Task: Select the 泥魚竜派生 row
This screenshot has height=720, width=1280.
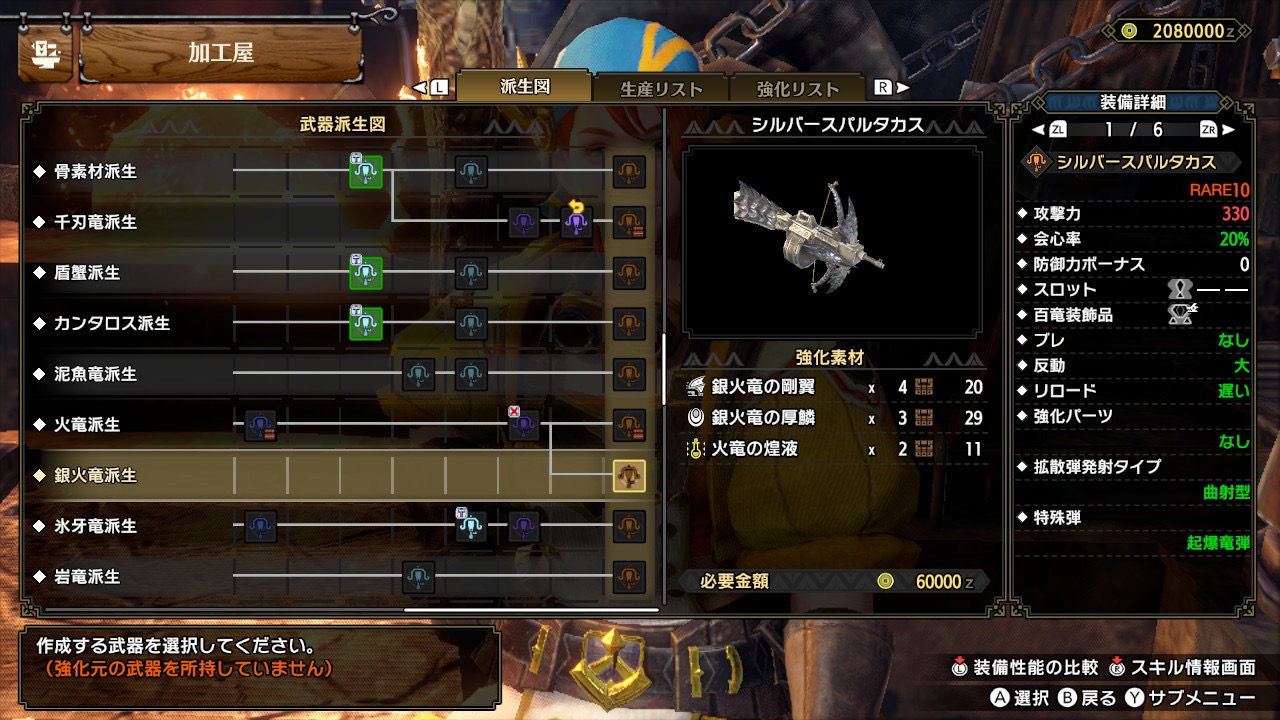Action: [x=96, y=374]
